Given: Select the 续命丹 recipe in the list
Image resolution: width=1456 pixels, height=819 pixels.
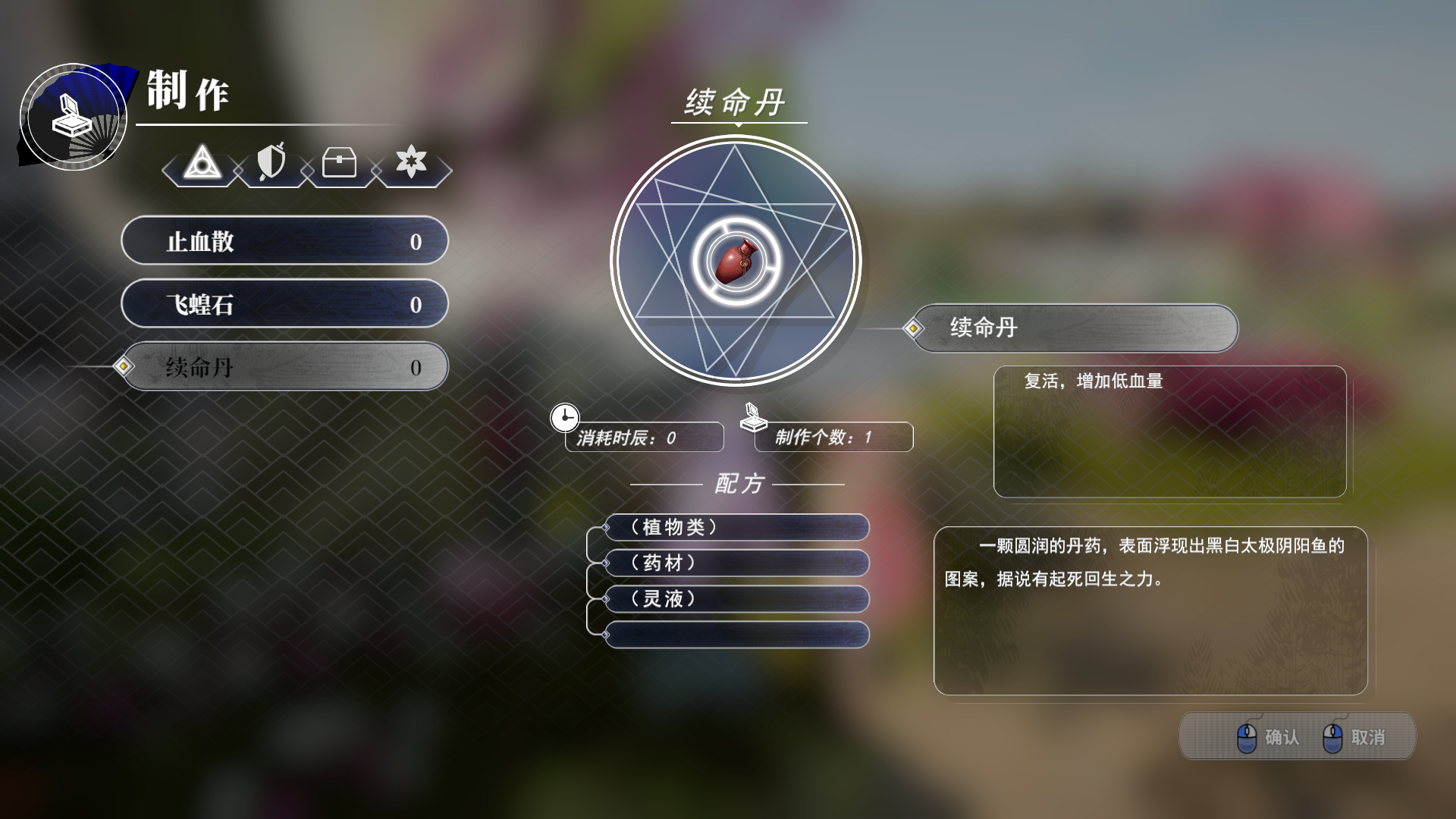Looking at the screenshot, I should point(284,366).
